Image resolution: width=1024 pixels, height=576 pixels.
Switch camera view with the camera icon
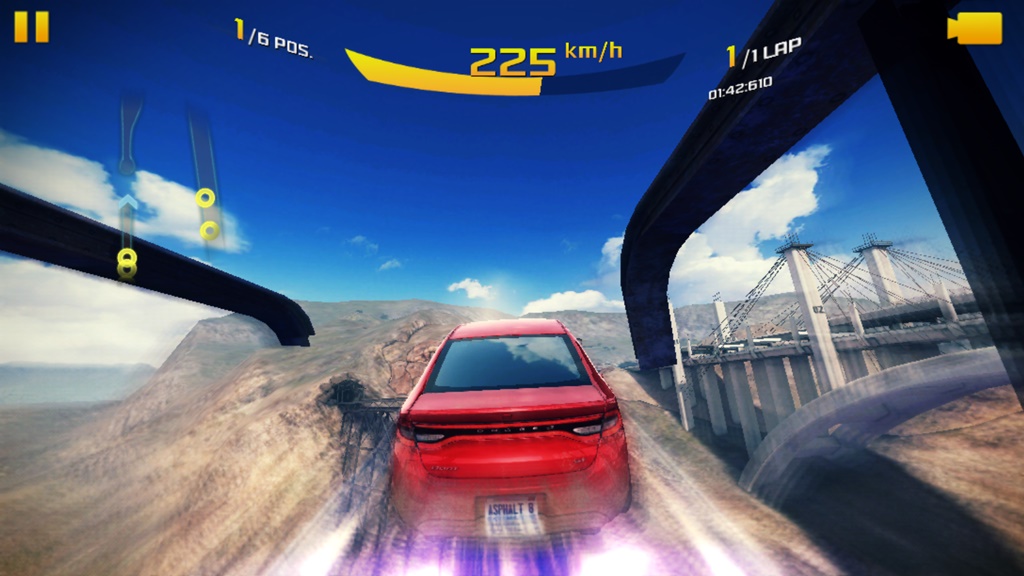tap(974, 28)
